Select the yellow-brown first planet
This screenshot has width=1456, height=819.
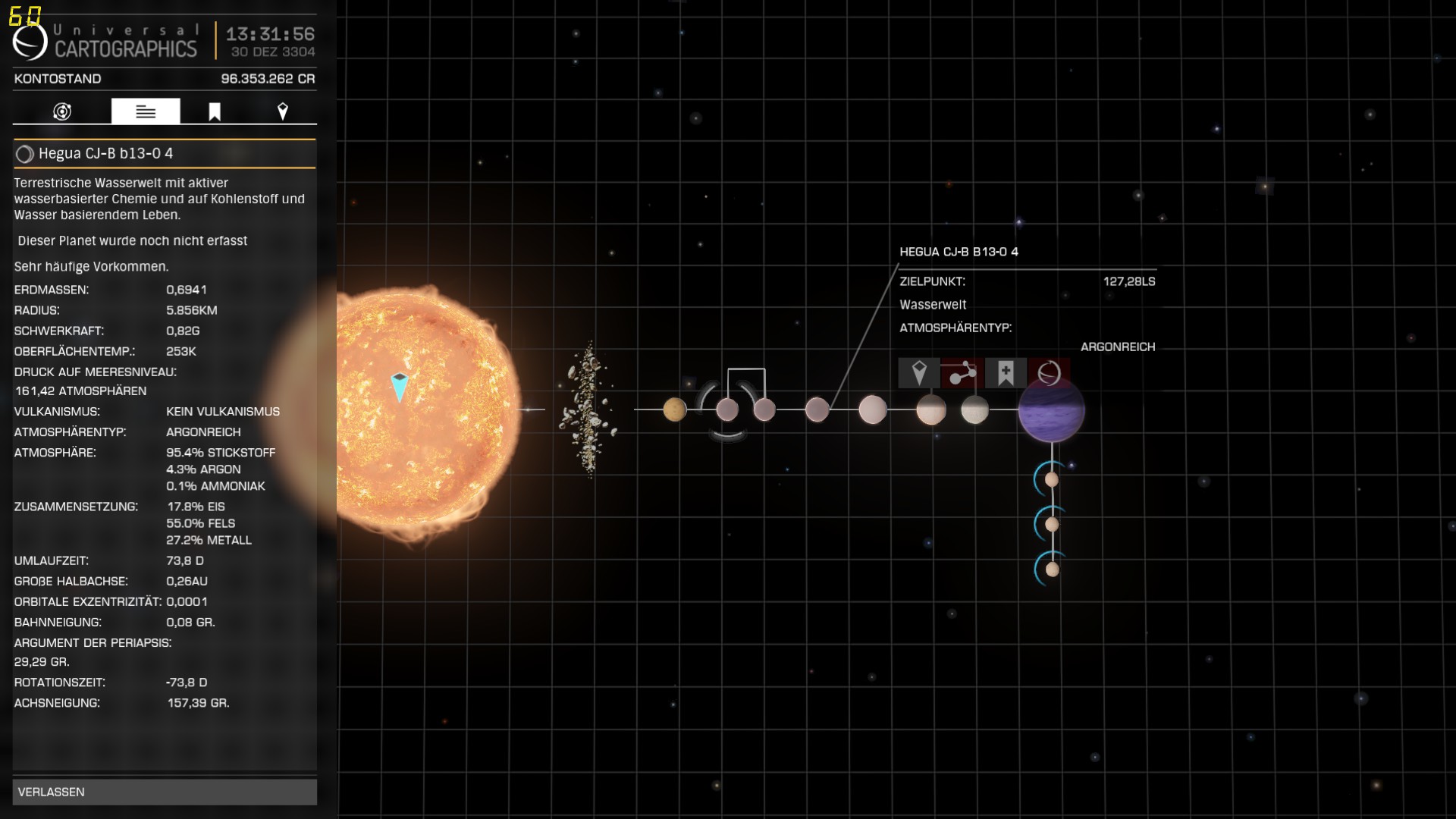pyautogui.click(x=674, y=409)
